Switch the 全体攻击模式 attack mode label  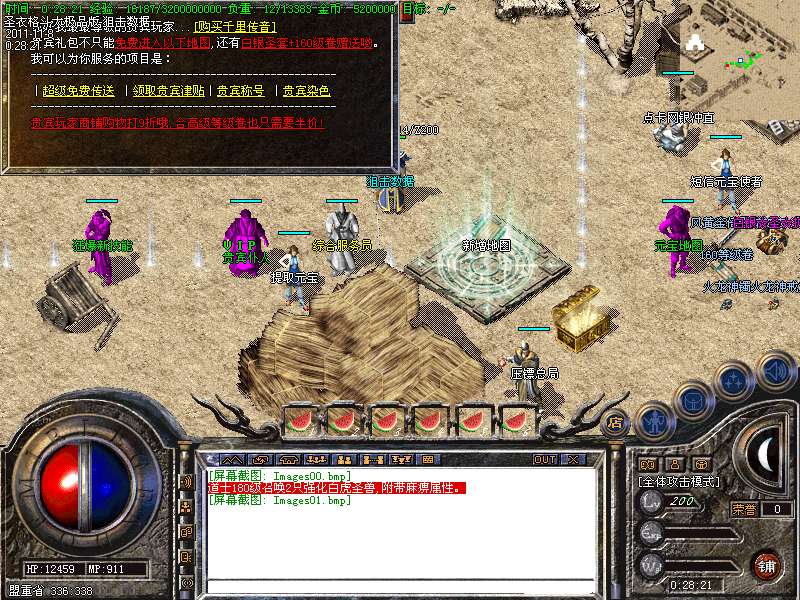682,481
